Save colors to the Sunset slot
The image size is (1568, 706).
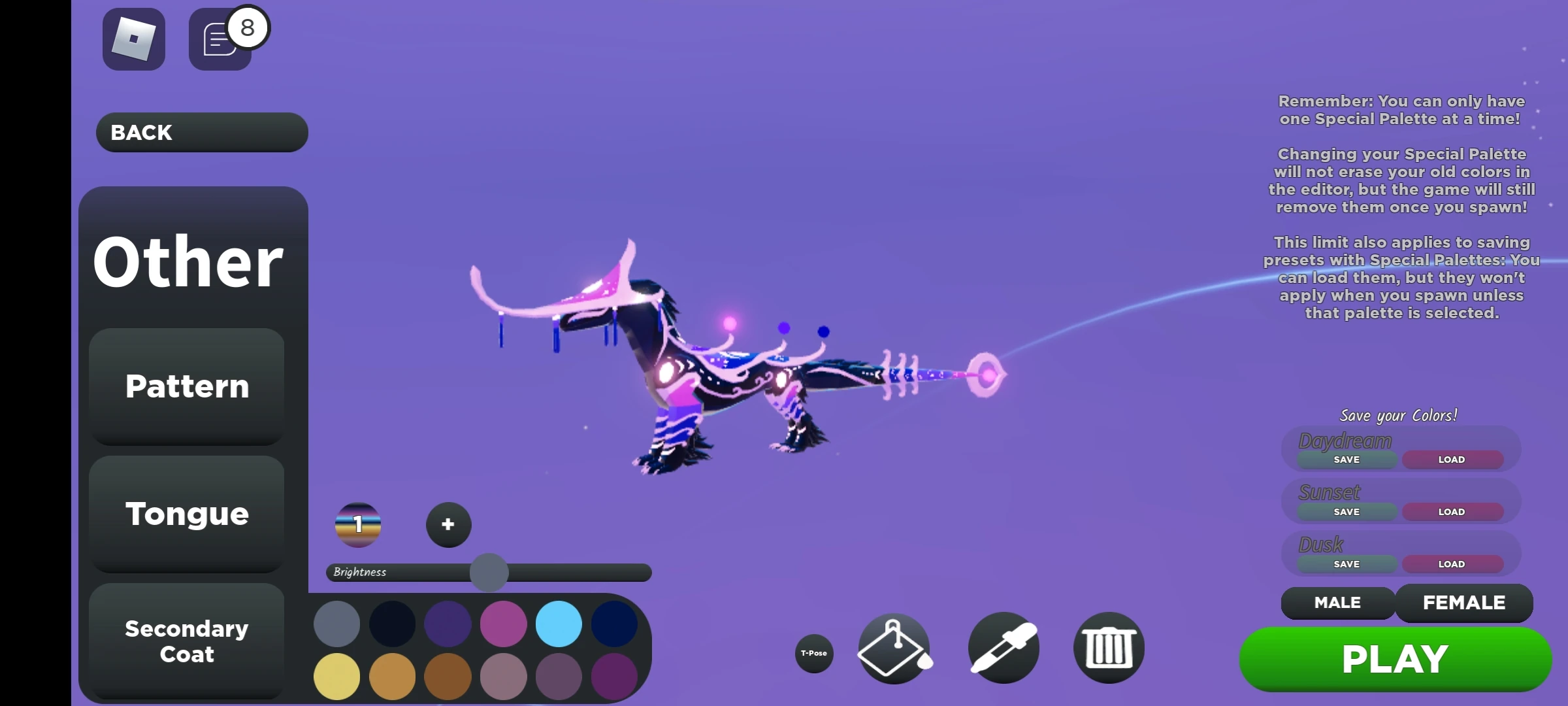[x=1345, y=512]
